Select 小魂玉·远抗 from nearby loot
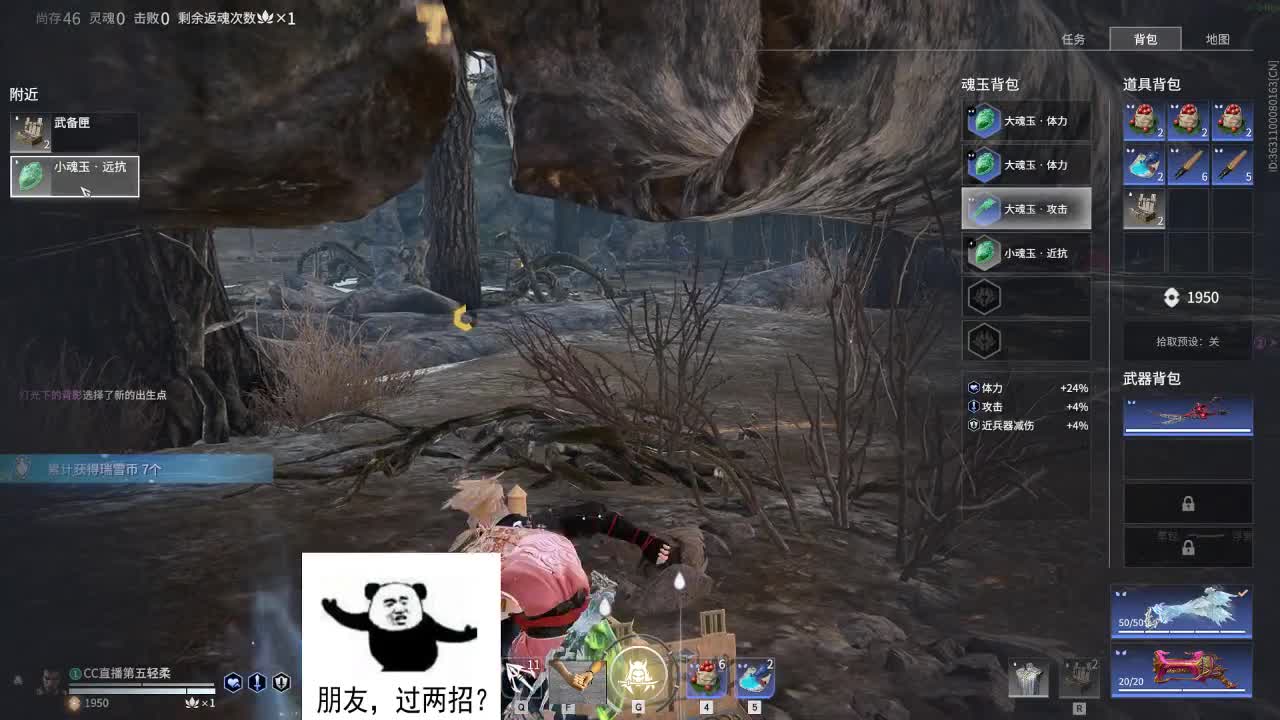 click(x=75, y=175)
